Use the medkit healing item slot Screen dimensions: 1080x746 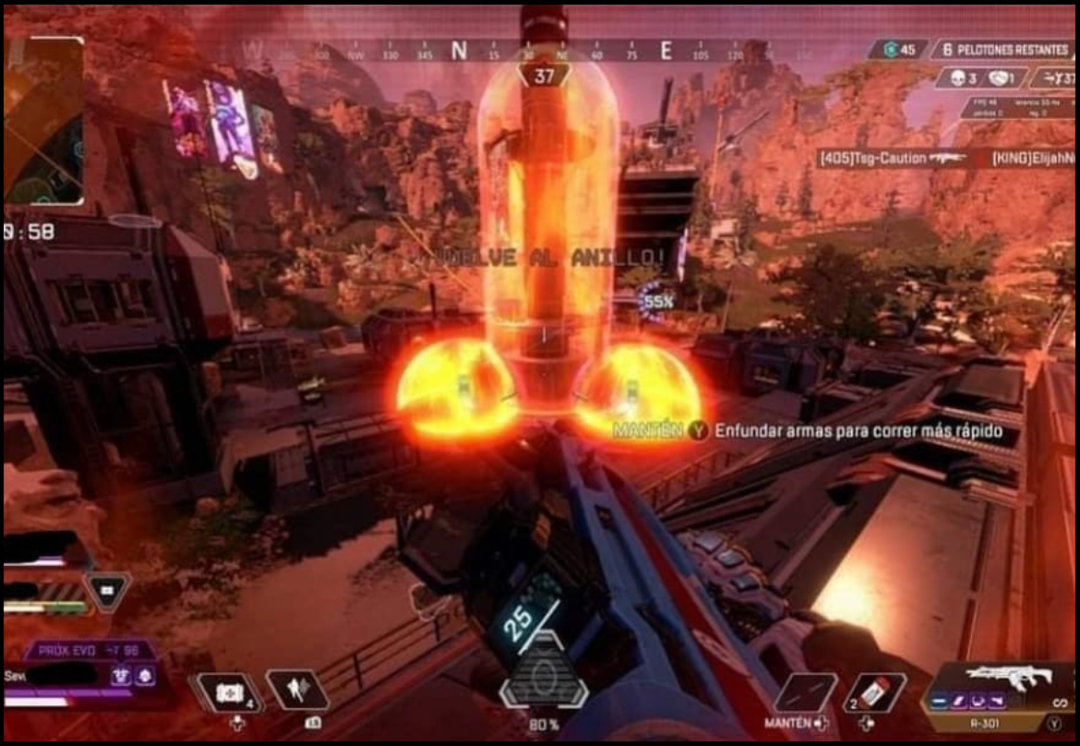[229, 691]
